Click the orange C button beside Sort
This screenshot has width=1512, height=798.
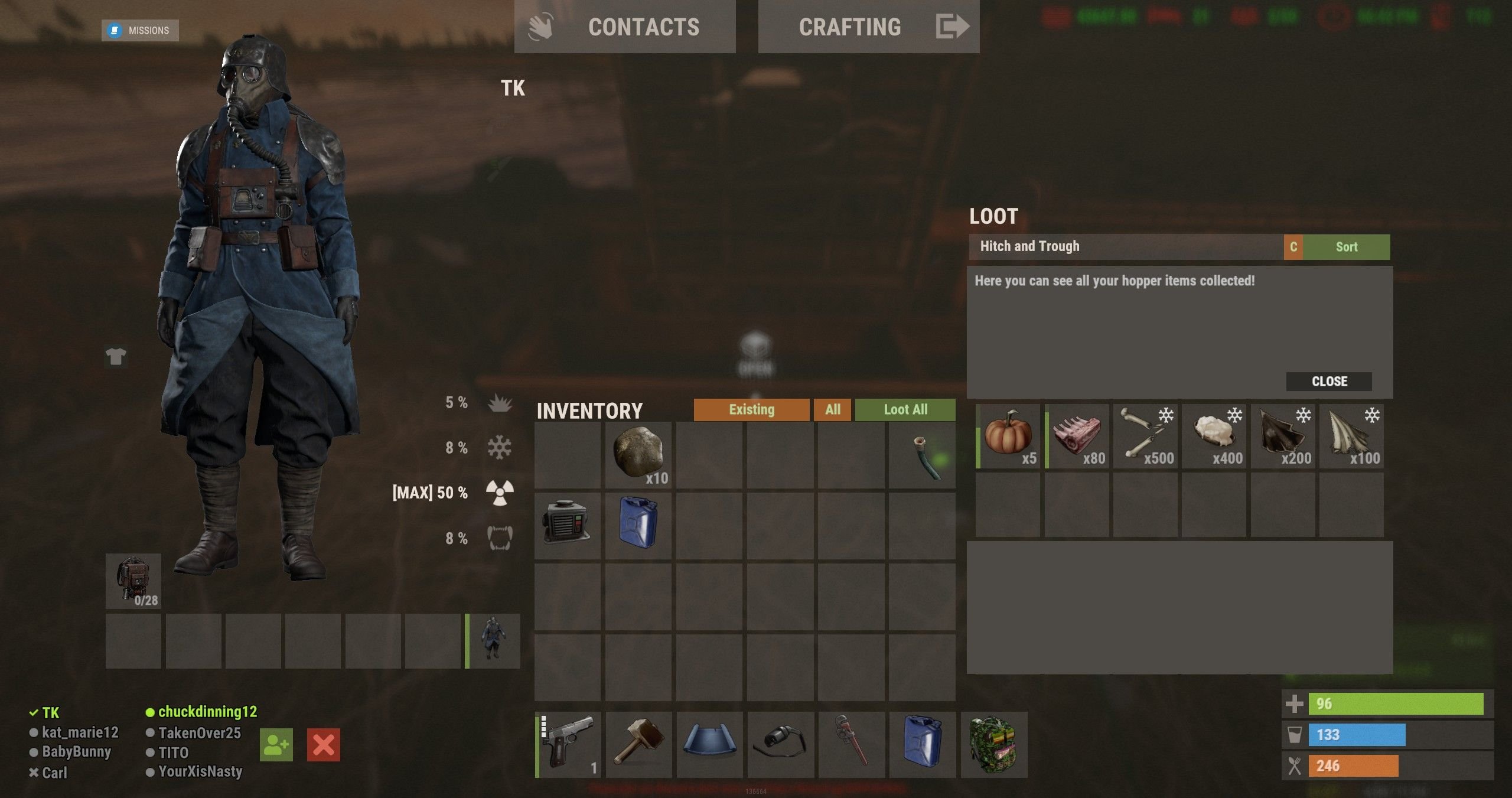(1293, 247)
